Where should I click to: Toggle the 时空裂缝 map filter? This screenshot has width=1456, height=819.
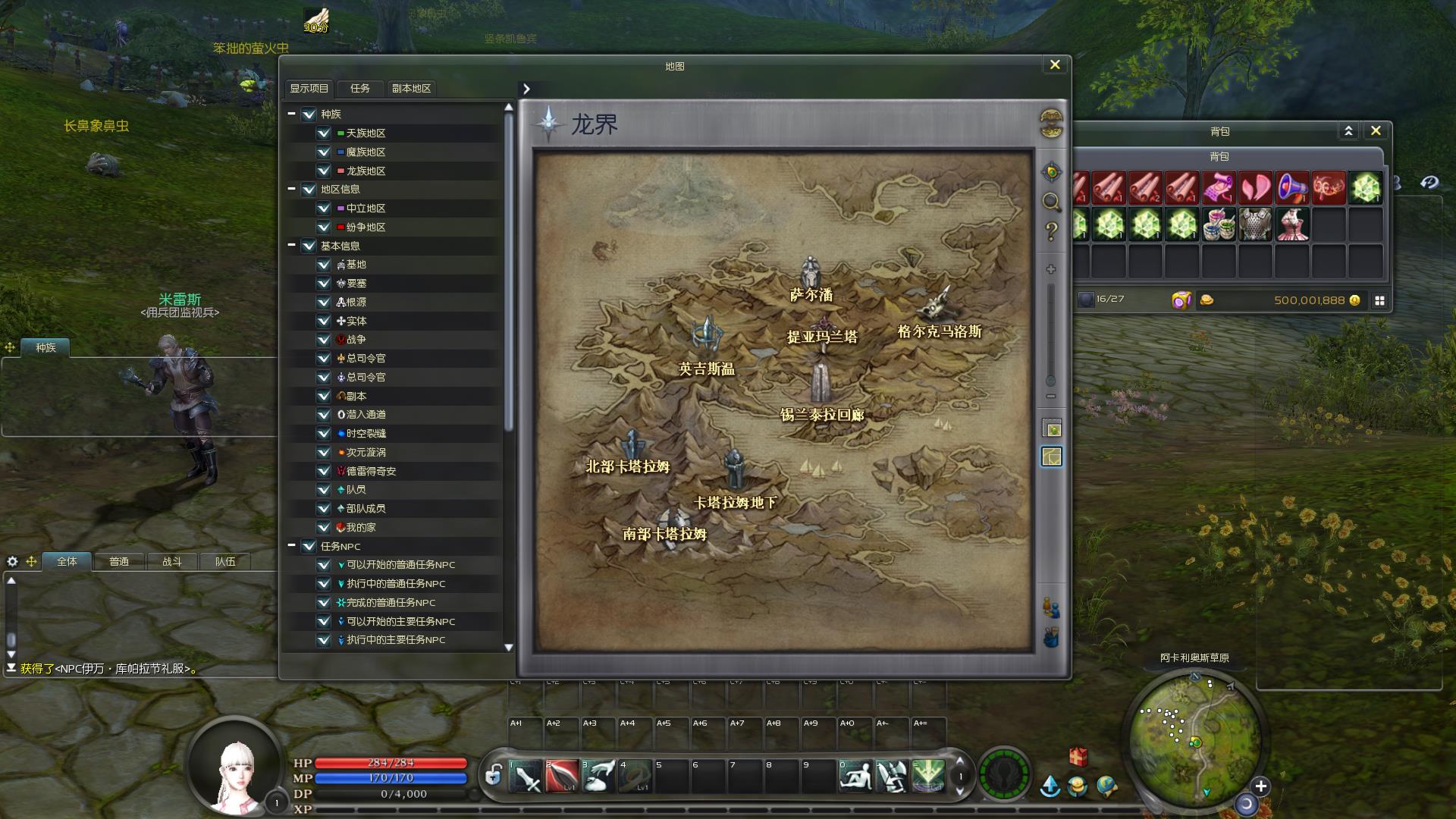click(324, 433)
